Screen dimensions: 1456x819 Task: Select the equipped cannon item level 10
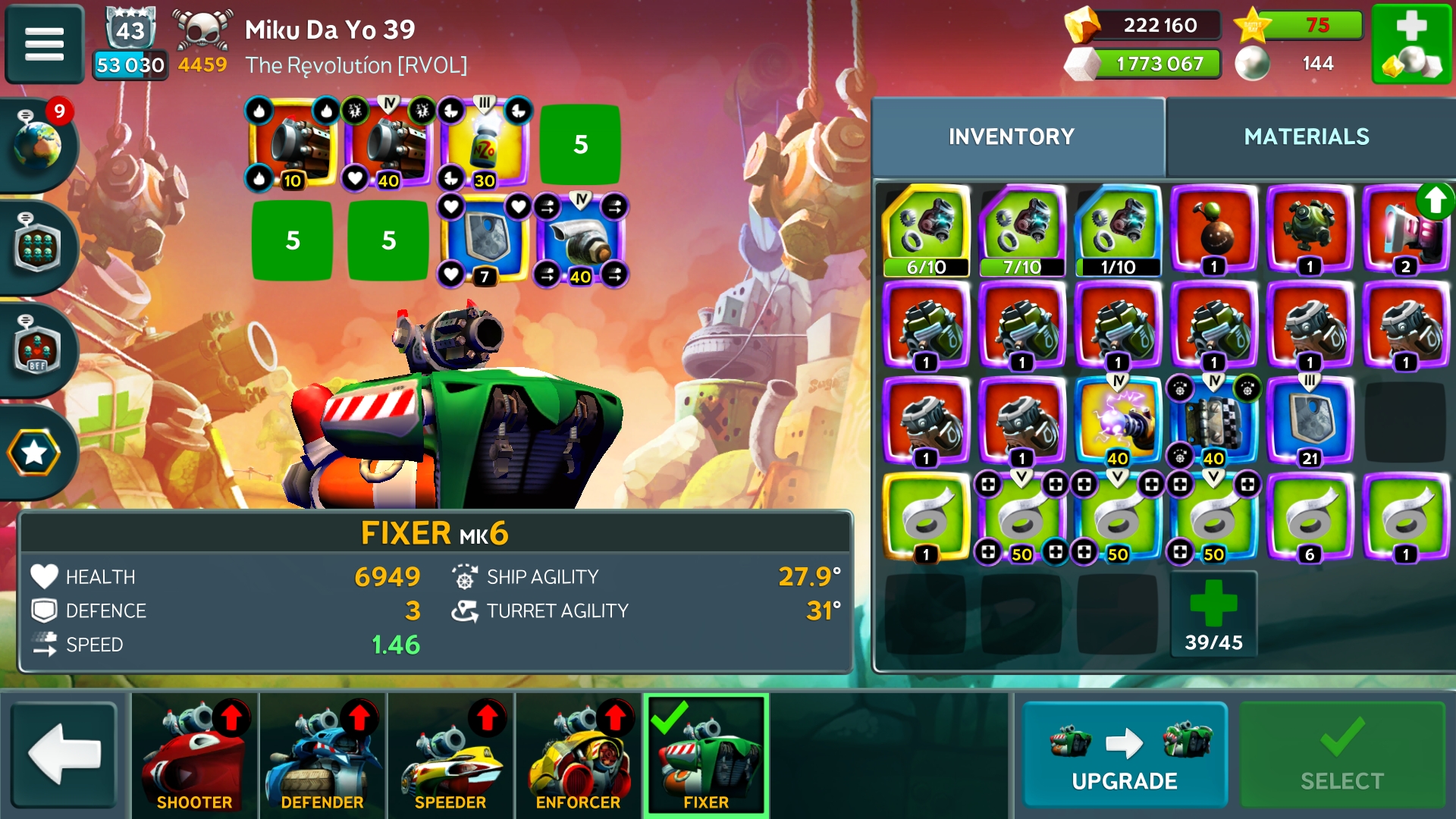[293, 144]
